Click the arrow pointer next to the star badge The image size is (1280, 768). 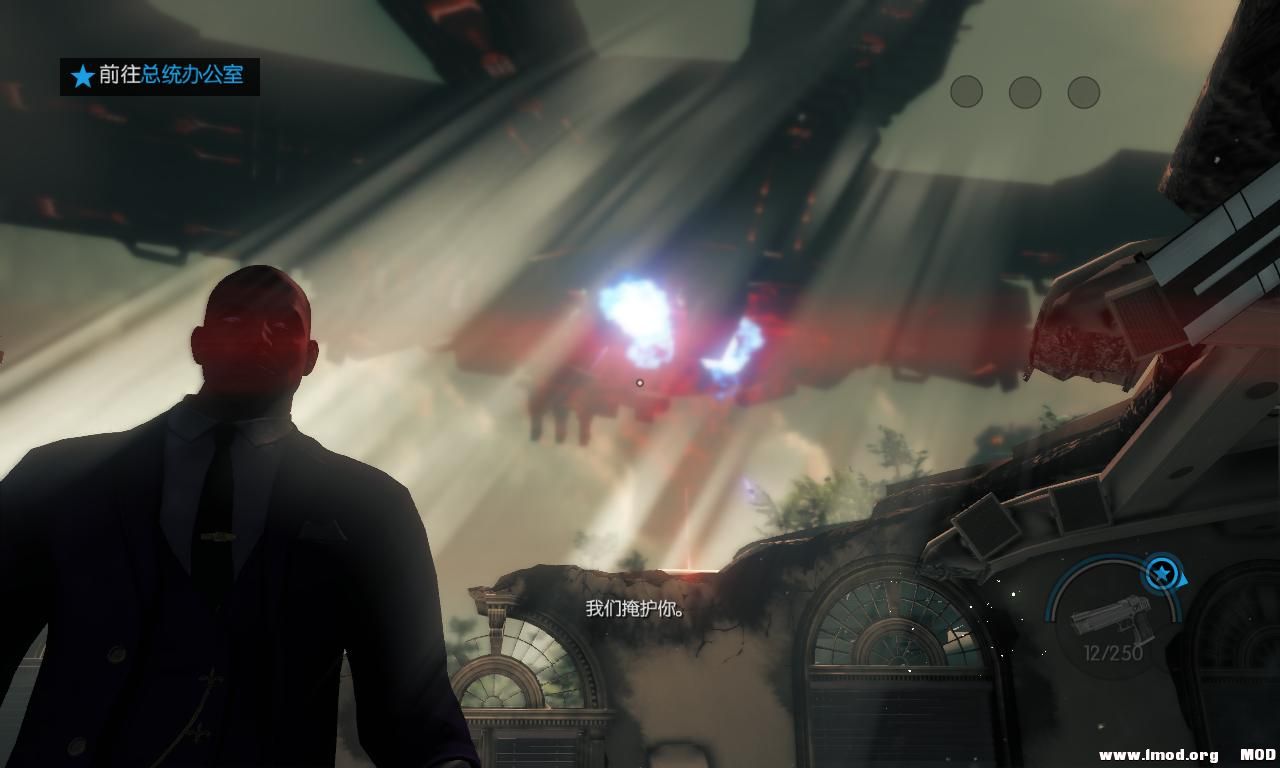1183,581
